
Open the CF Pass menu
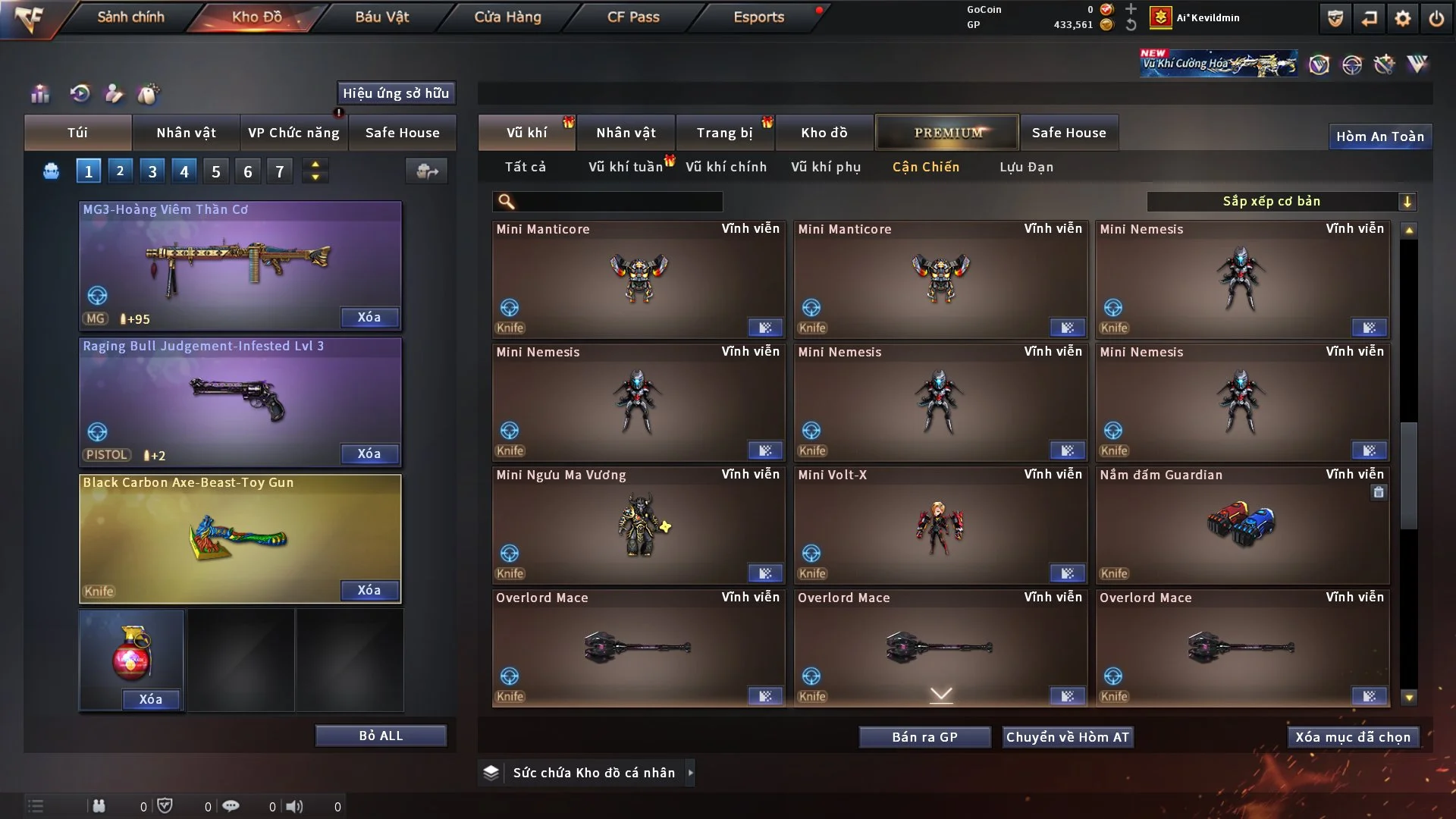(x=633, y=17)
